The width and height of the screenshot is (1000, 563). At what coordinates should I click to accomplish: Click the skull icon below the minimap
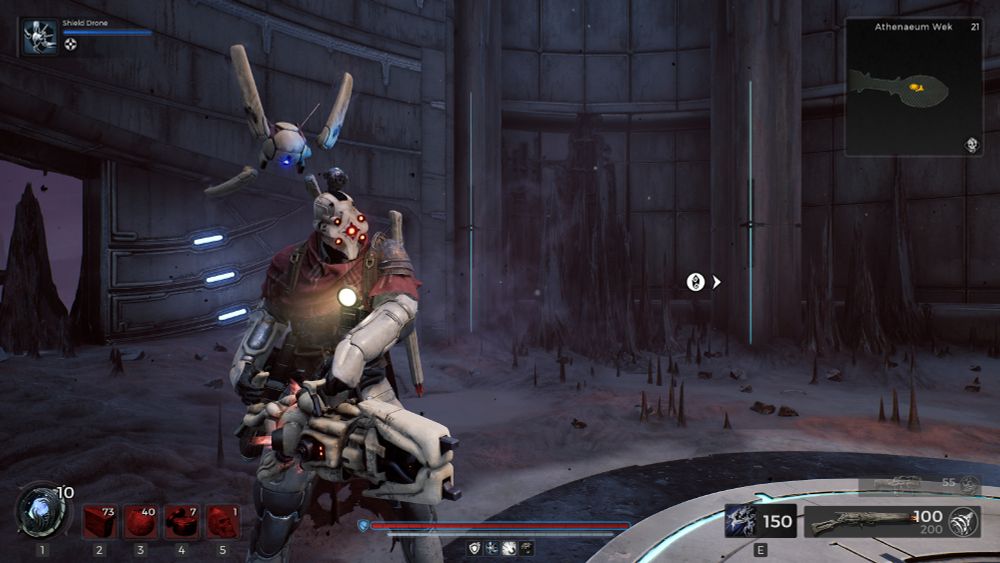coord(971,146)
